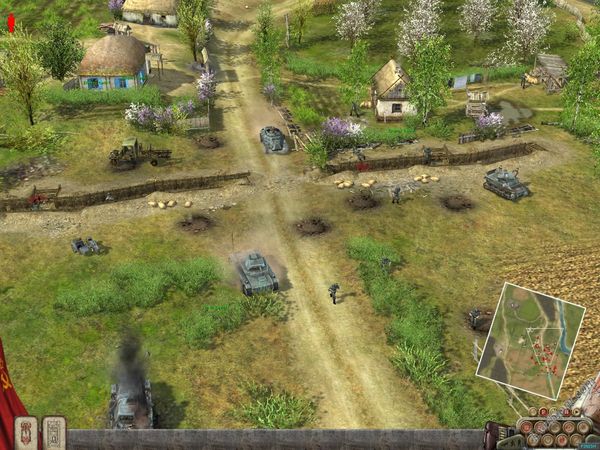Click the Finish button in the corner
The height and width of the screenshot is (450, 600).
click(x=585, y=443)
